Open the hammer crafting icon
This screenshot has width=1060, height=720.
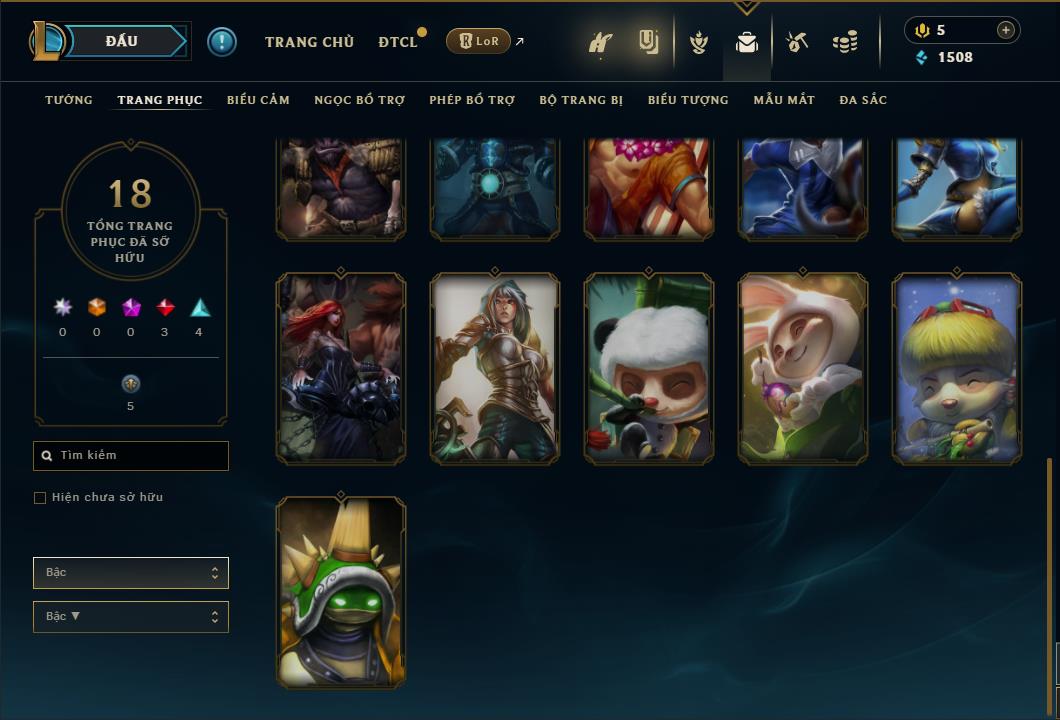pyautogui.click(x=796, y=42)
